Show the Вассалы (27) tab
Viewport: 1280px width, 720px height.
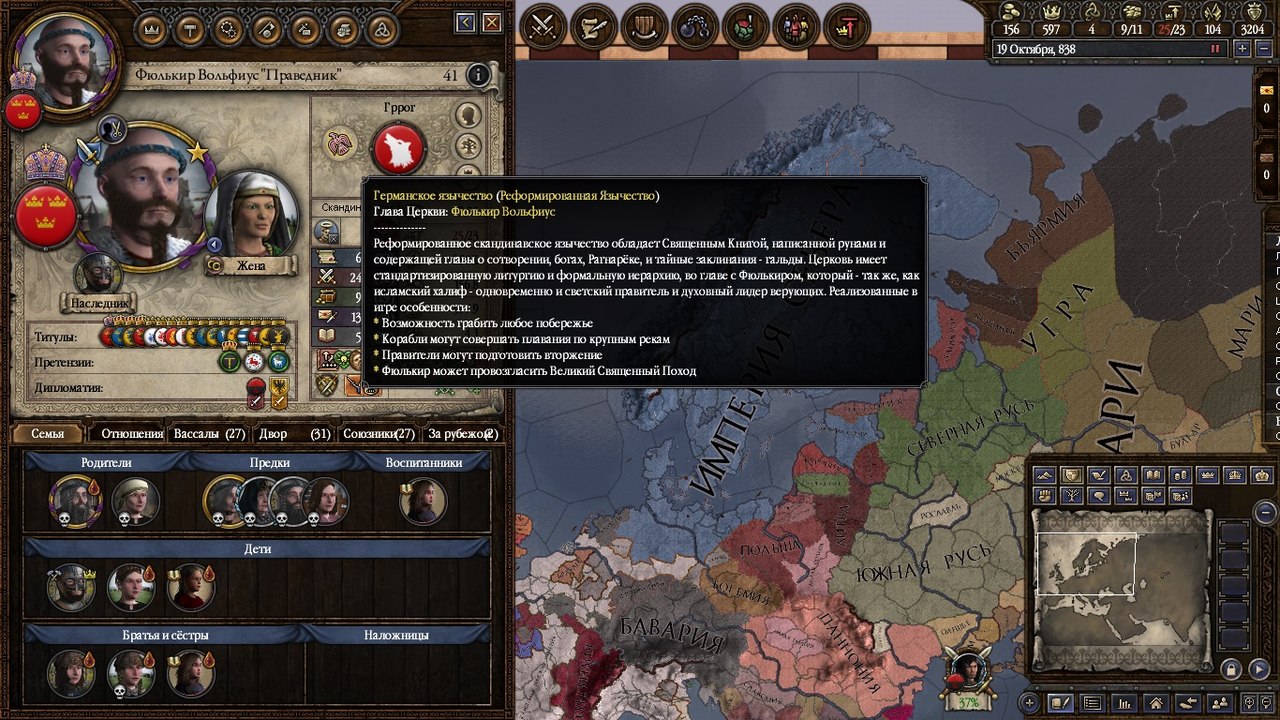click(210, 434)
